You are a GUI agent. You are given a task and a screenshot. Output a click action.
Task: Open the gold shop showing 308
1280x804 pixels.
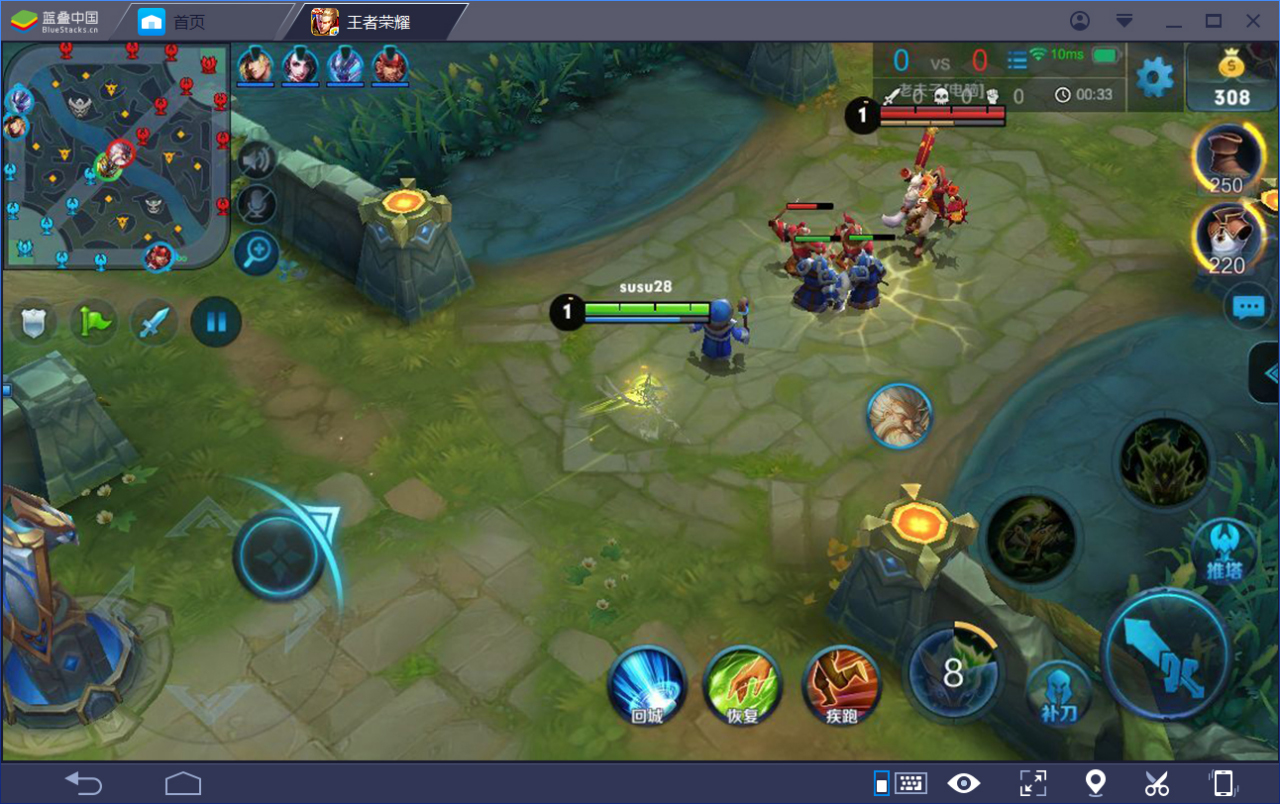[x=1231, y=79]
